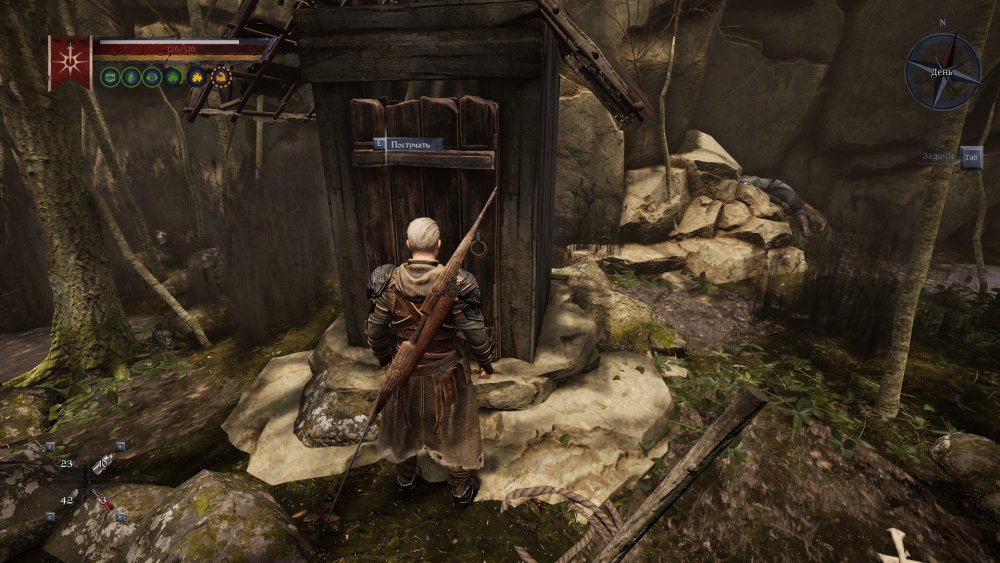
Task: Open the compass showing День
Action: coord(942,71)
